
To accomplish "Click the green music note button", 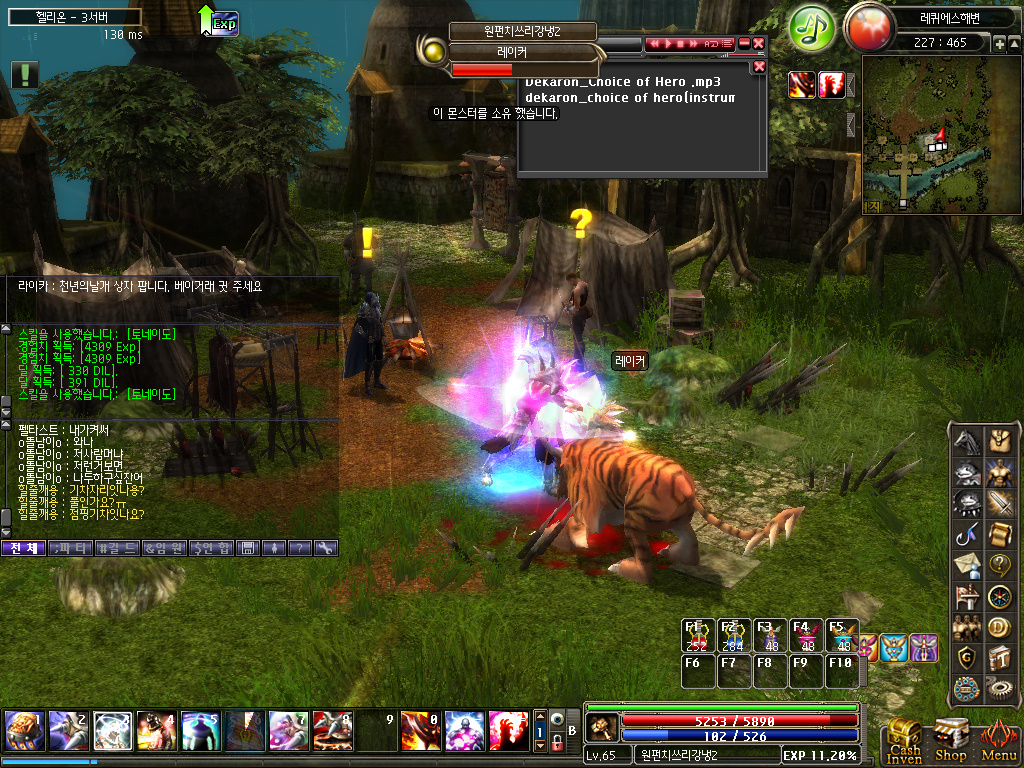I will (812, 27).
